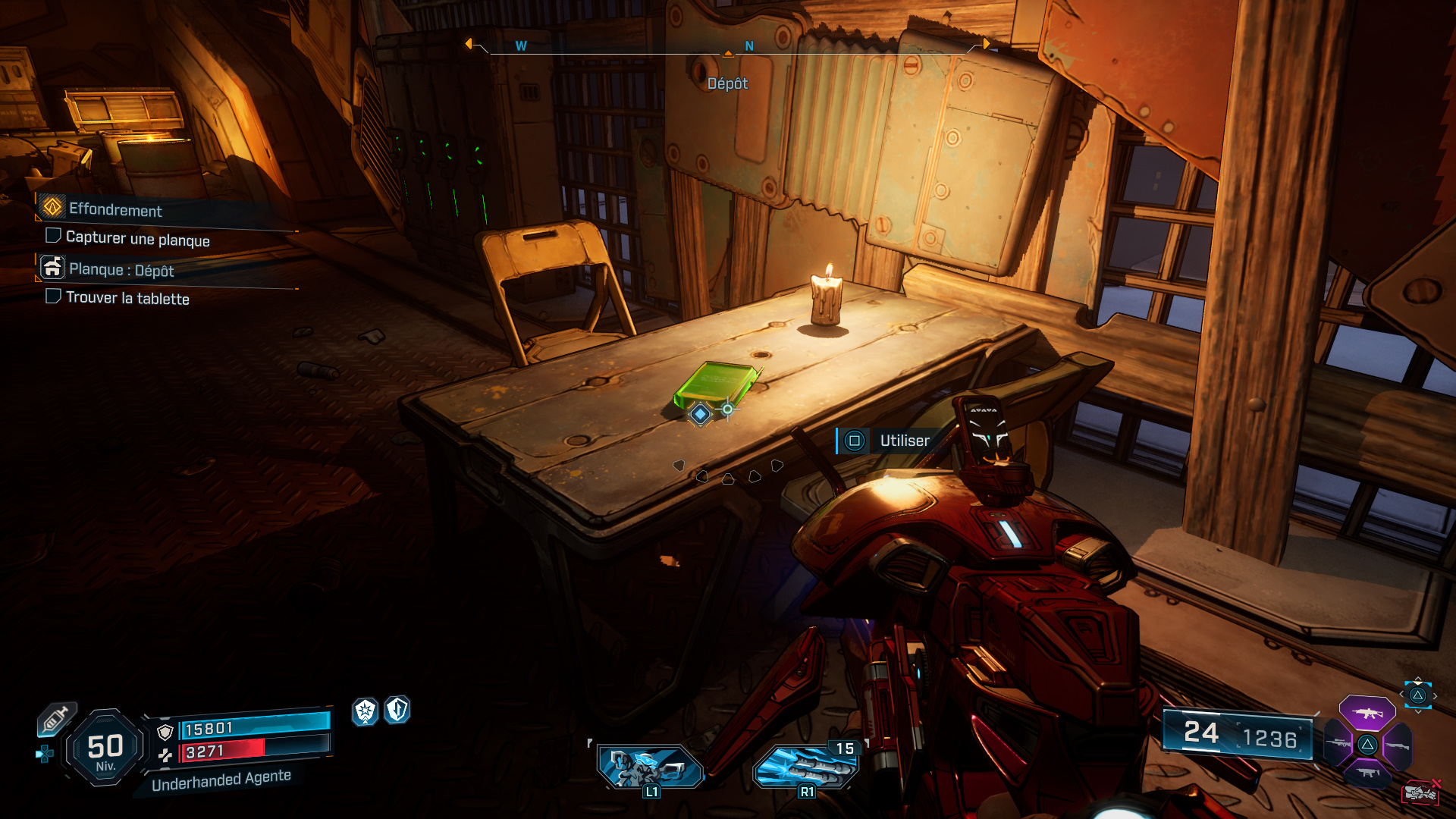
Task: Click the crossed-out grenade icon bottom right
Action: (1422, 792)
